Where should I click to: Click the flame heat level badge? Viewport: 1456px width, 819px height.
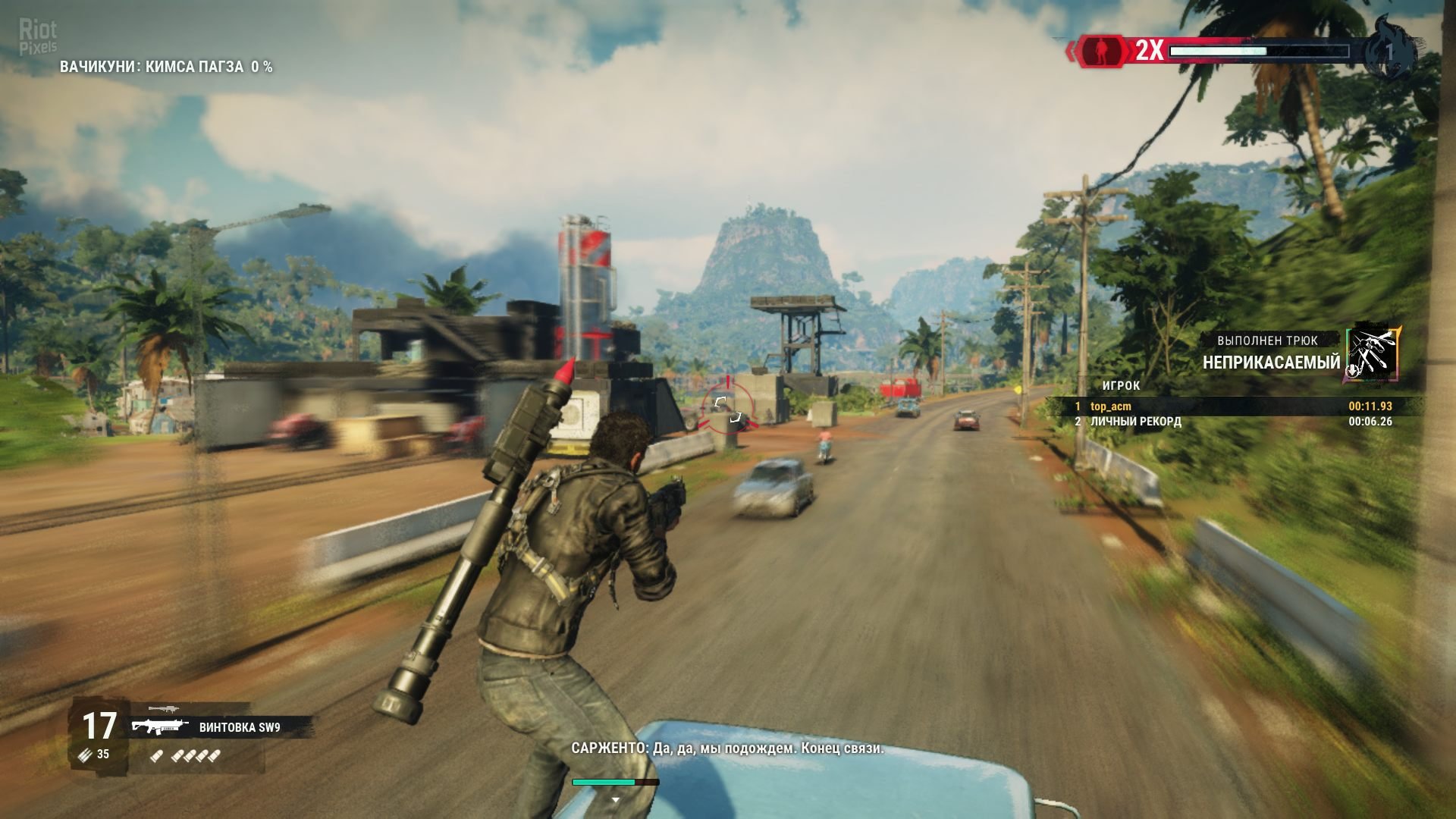[x=1389, y=52]
